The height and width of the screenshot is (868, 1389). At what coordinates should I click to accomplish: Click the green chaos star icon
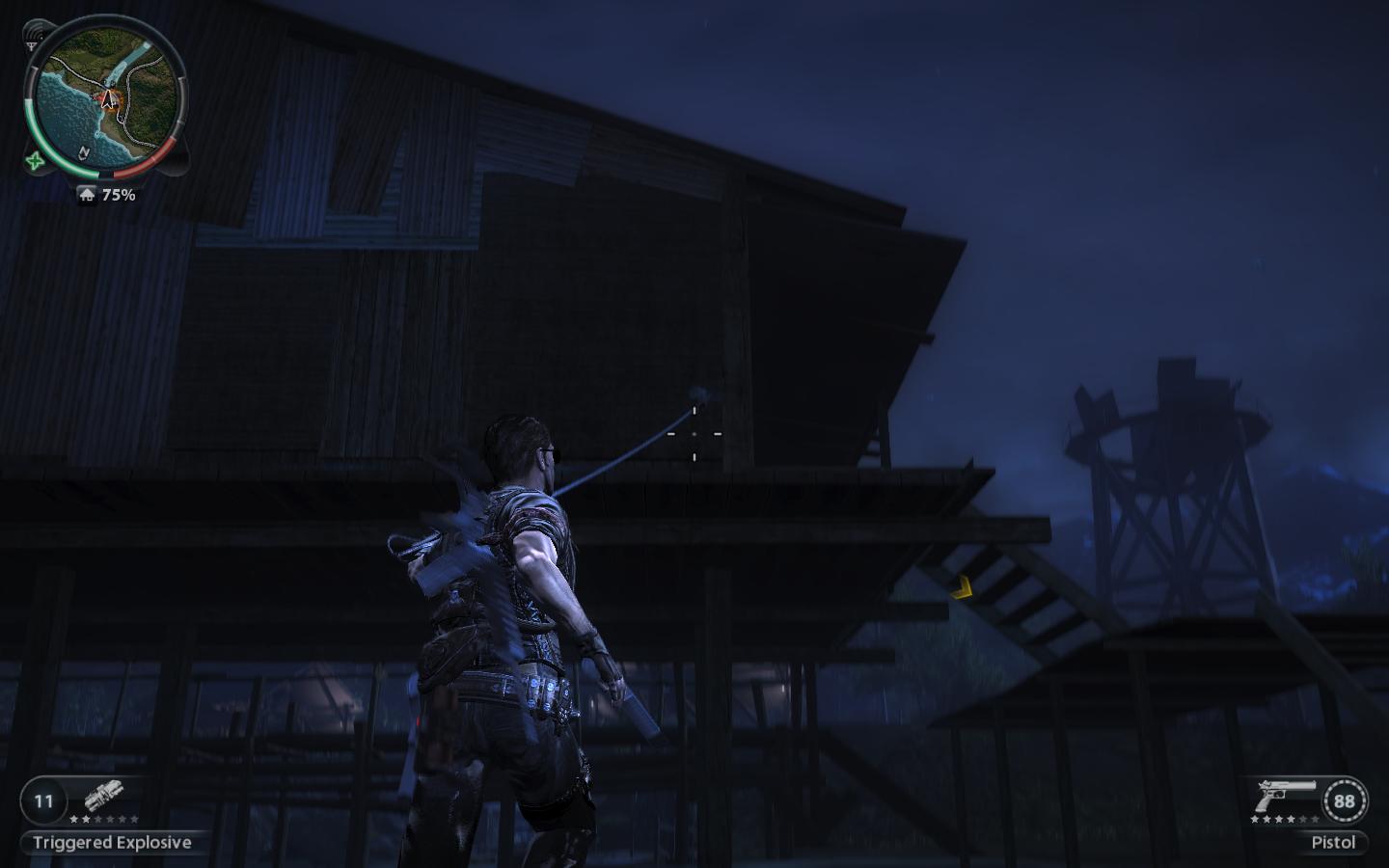click(x=36, y=161)
